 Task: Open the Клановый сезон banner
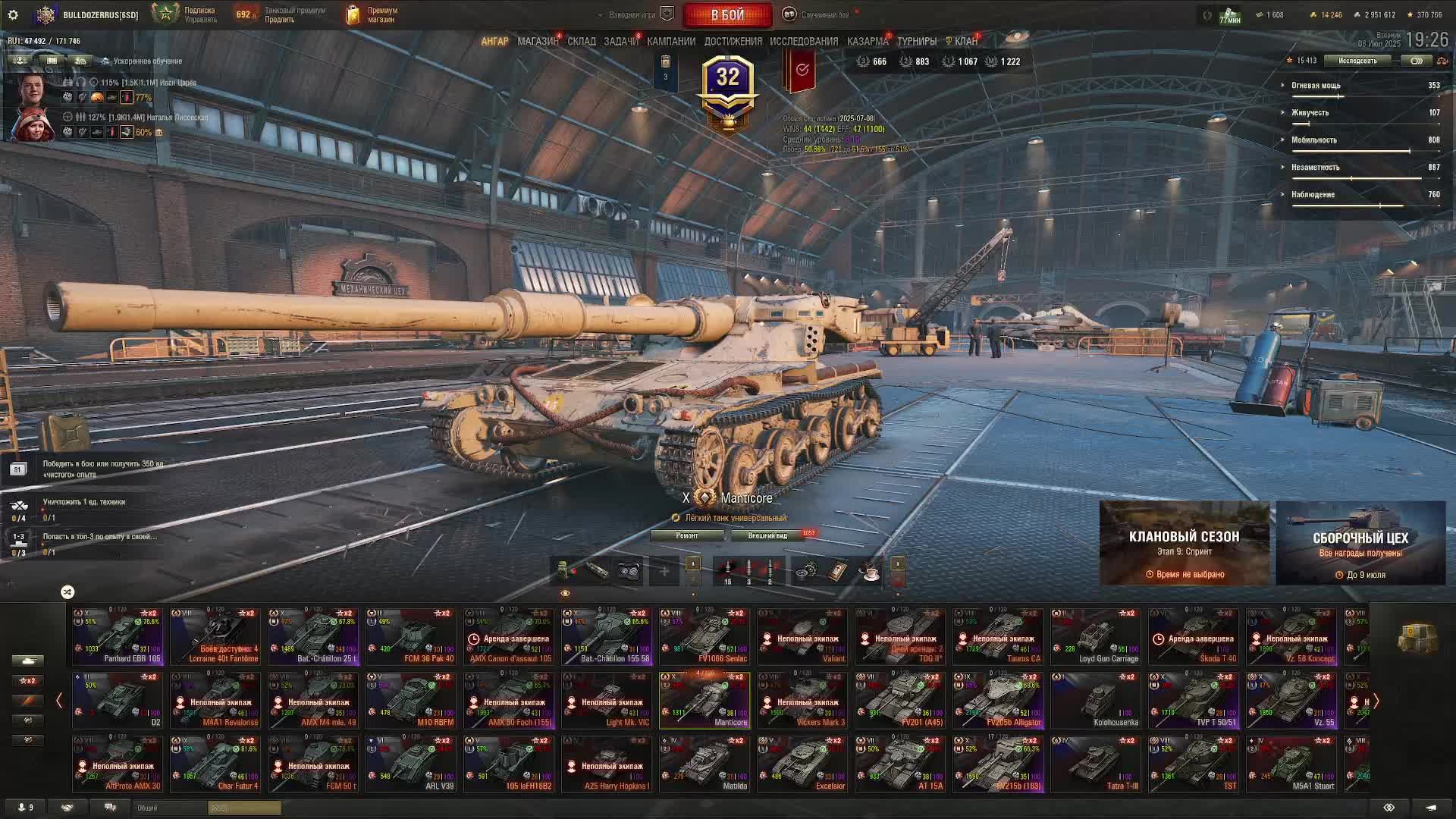(x=1184, y=543)
